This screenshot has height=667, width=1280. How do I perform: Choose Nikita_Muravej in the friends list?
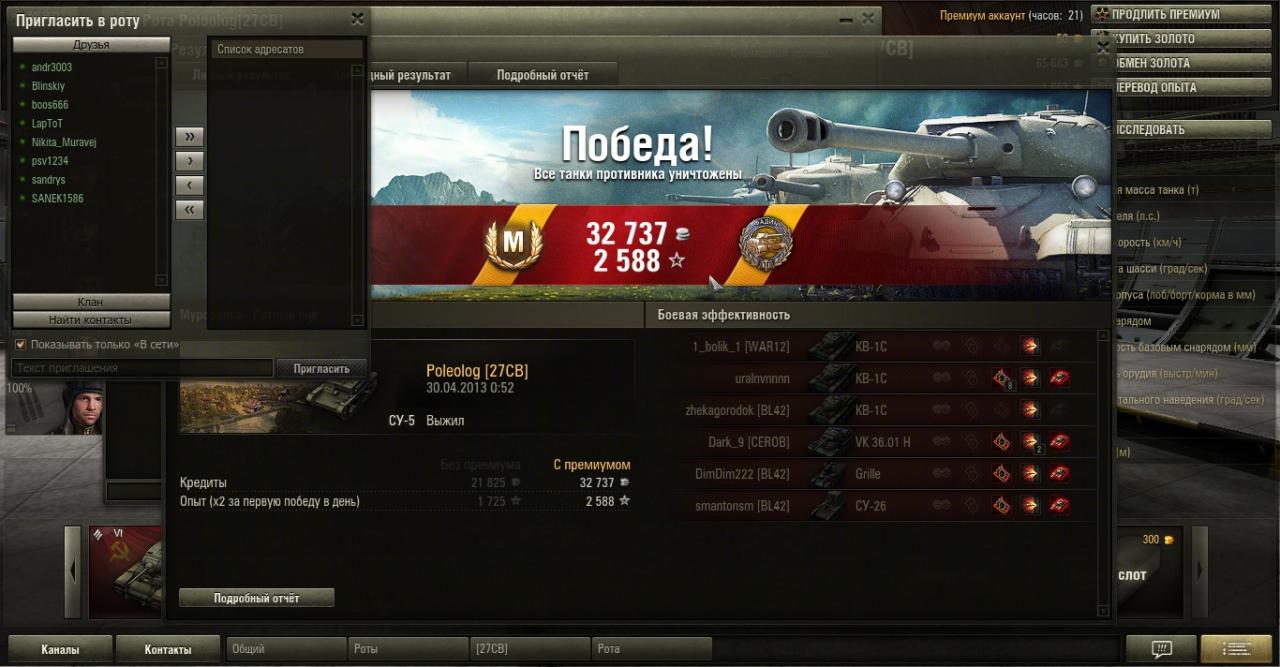(x=64, y=142)
